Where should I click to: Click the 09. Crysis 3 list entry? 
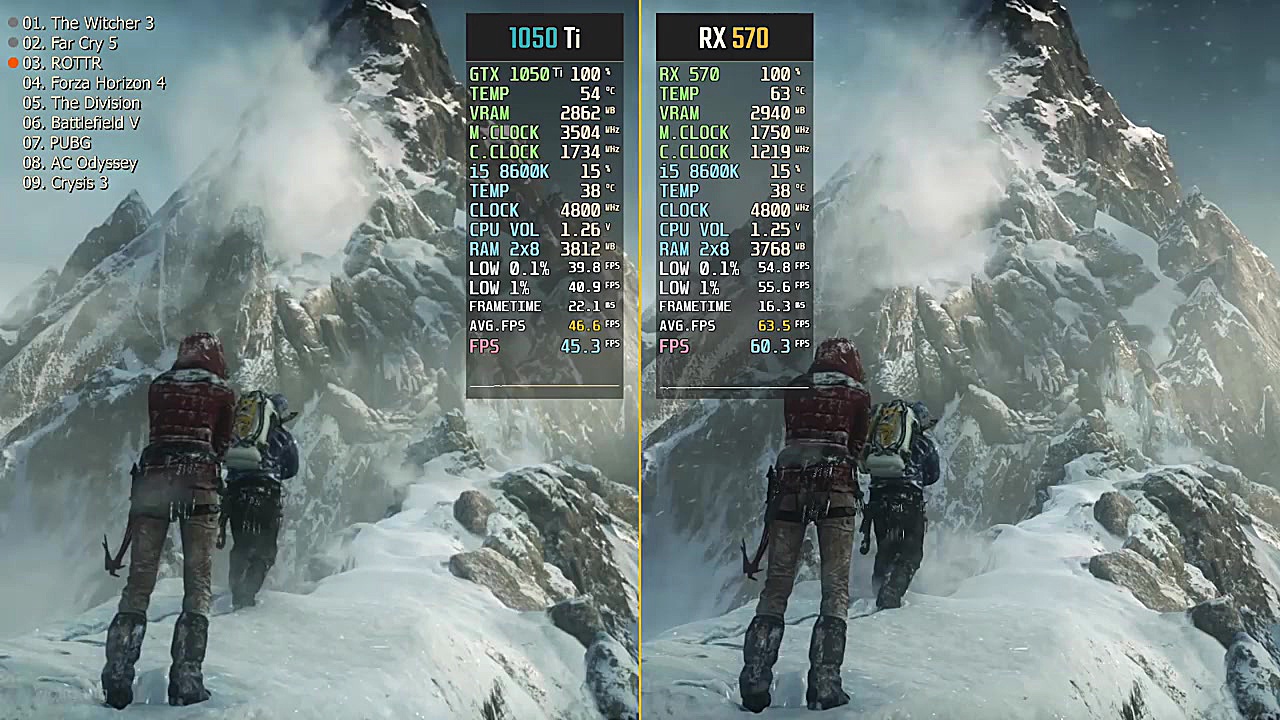[x=63, y=183]
